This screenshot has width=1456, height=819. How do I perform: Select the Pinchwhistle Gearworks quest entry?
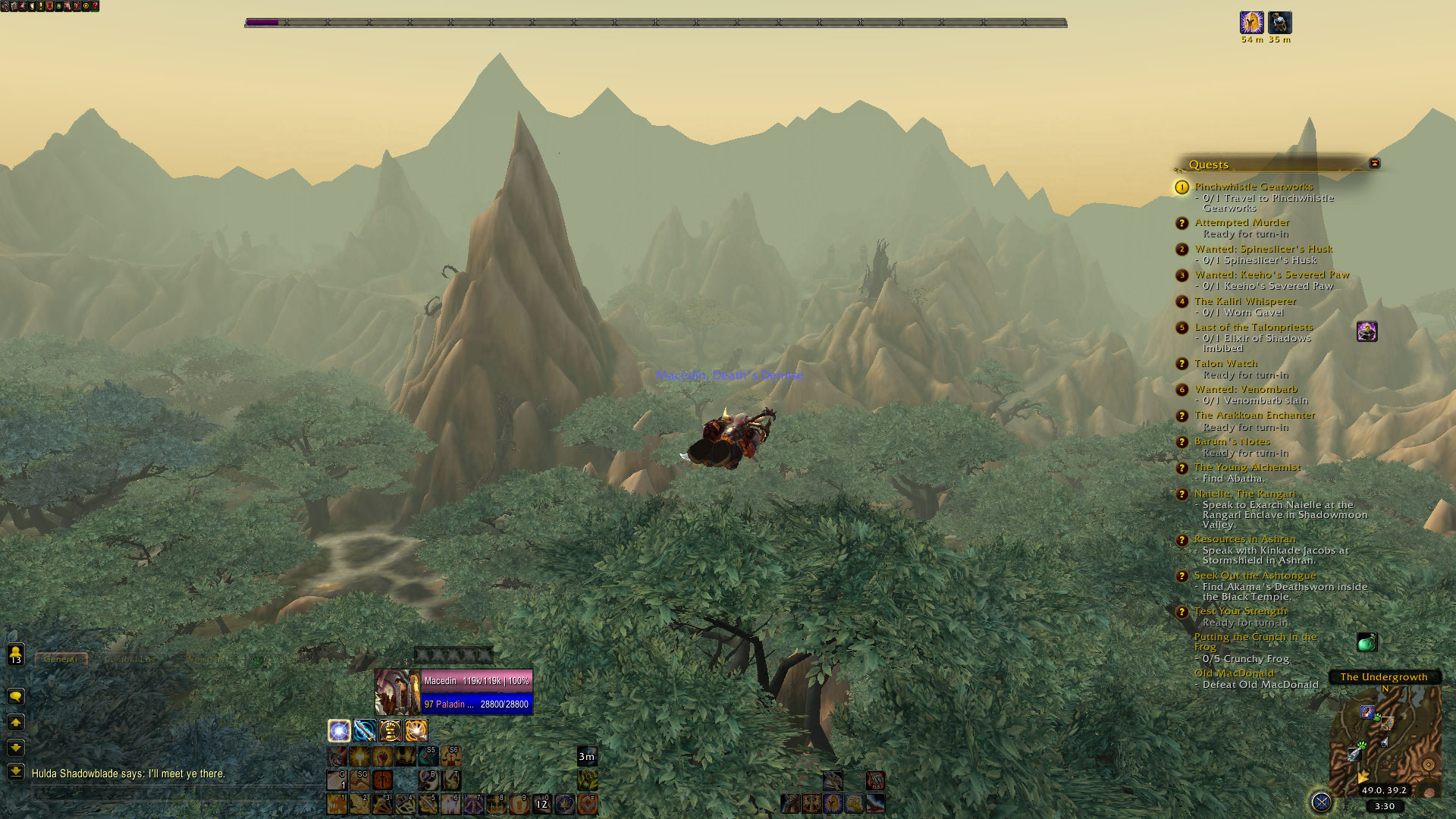pyautogui.click(x=1254, y=187)
